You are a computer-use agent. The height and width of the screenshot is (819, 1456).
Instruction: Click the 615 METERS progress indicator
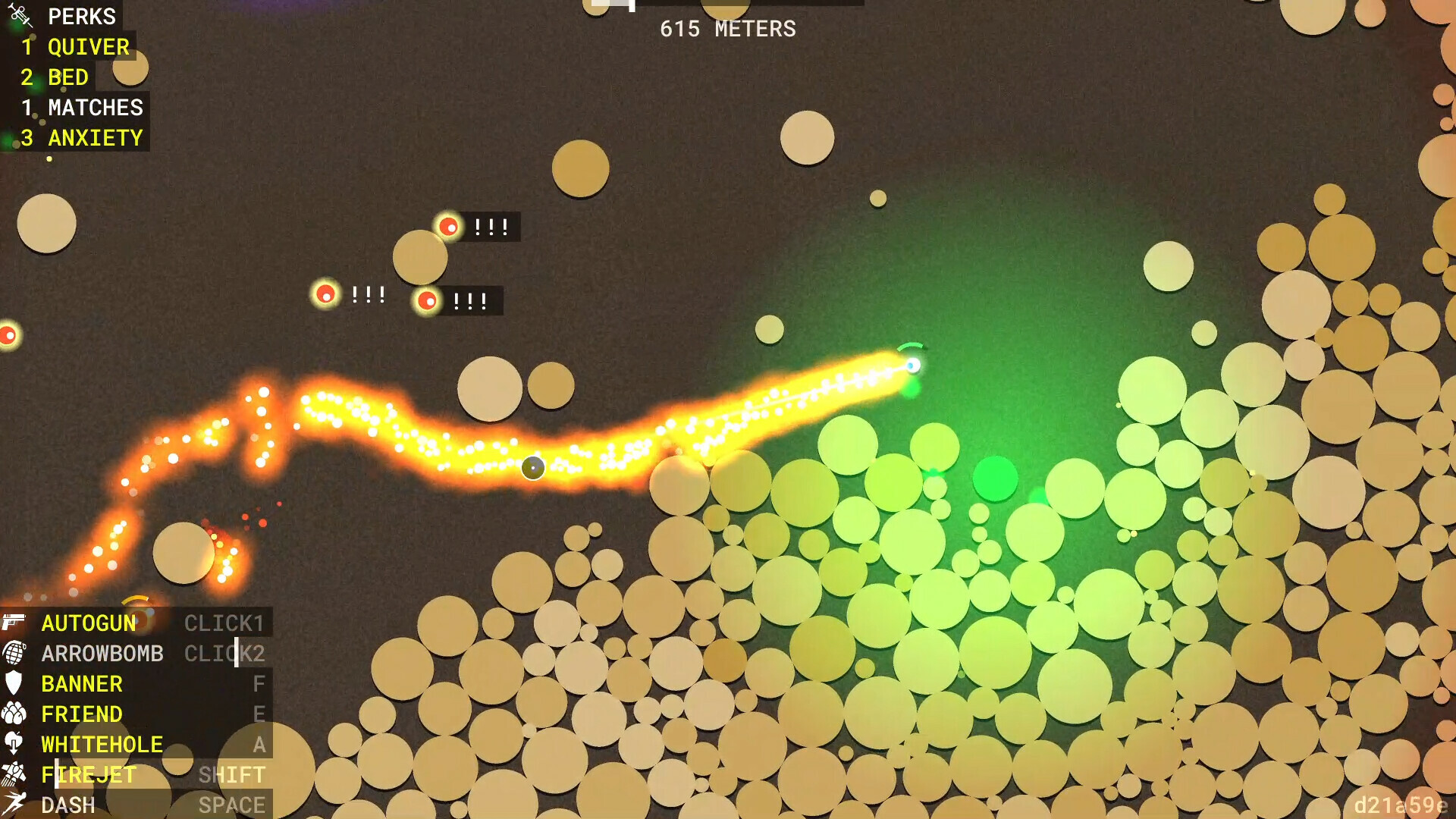point(728,30)
